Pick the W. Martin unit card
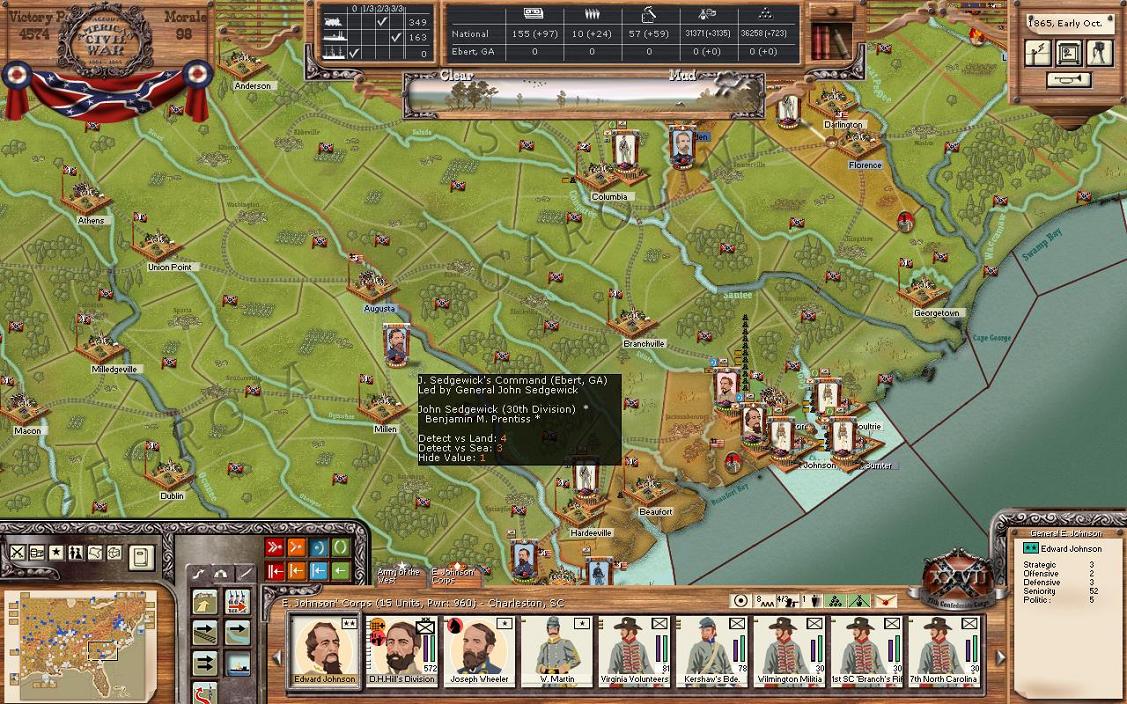This screenshot has height=704, width=1127. (x=555, y=650)
